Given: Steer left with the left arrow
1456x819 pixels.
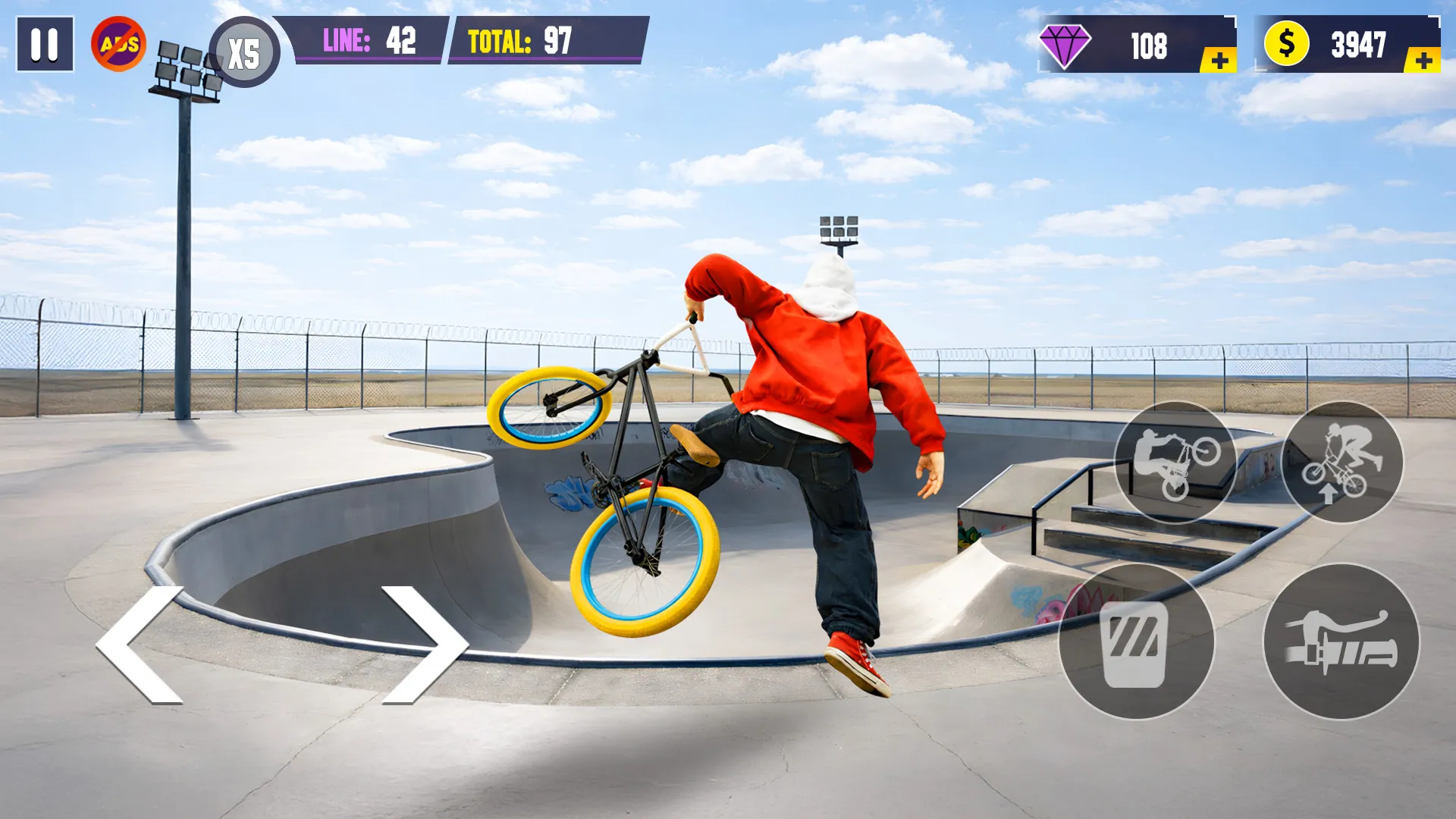Looking at the screenshot, I should 142,645.
